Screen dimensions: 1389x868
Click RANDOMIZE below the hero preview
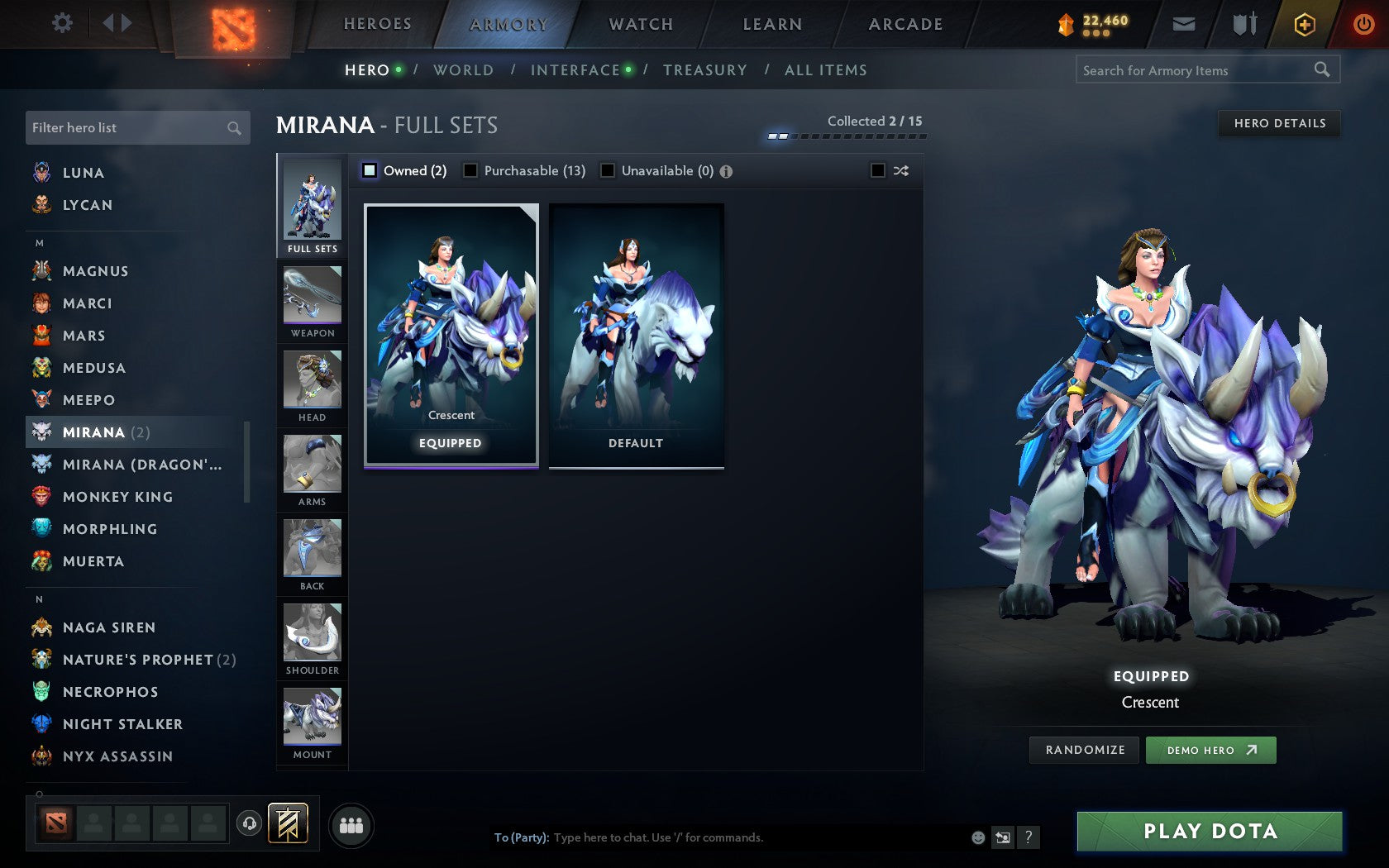coord(1084,750)
